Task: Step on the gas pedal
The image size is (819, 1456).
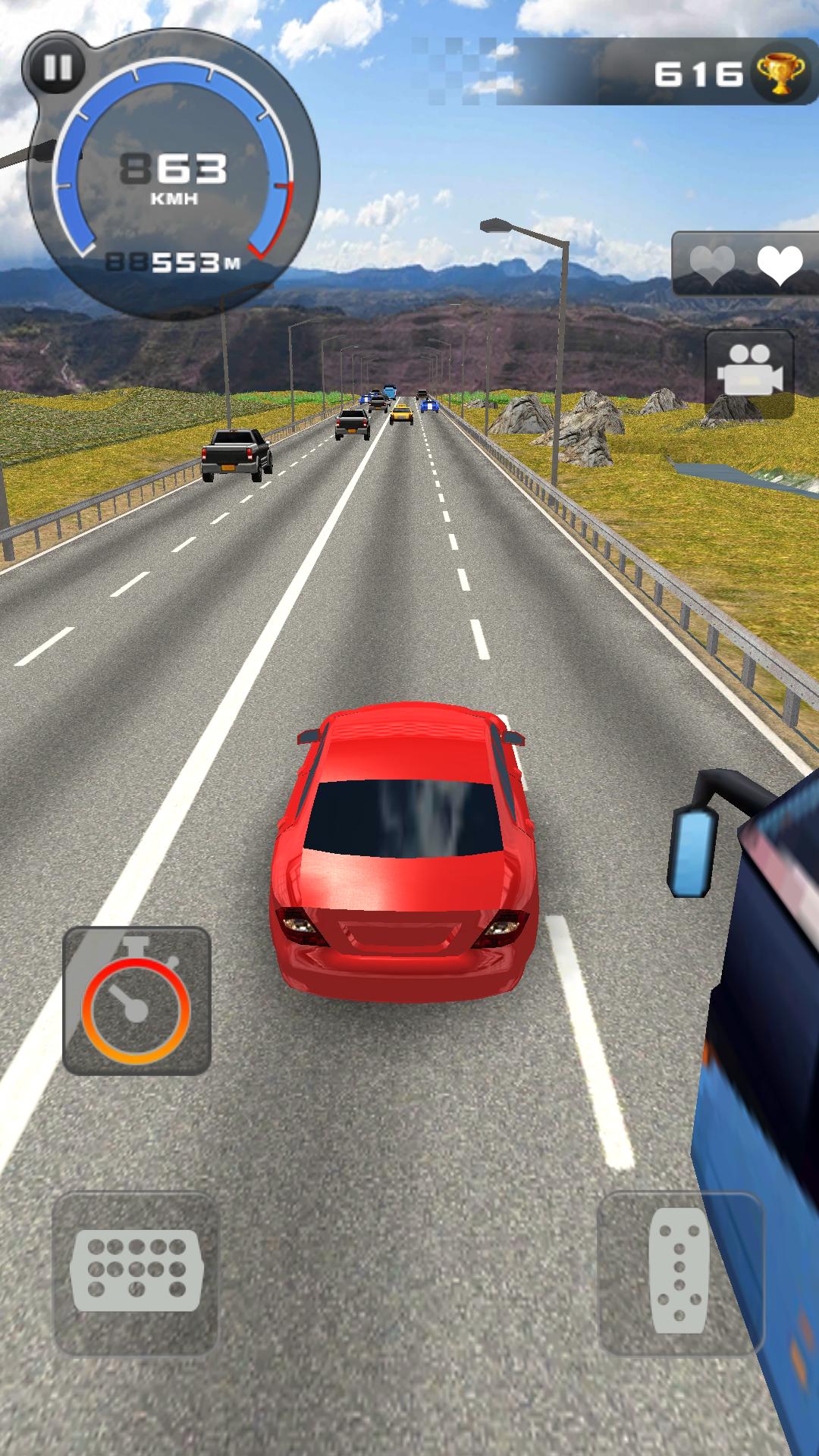Action: tap(679, 1272)
